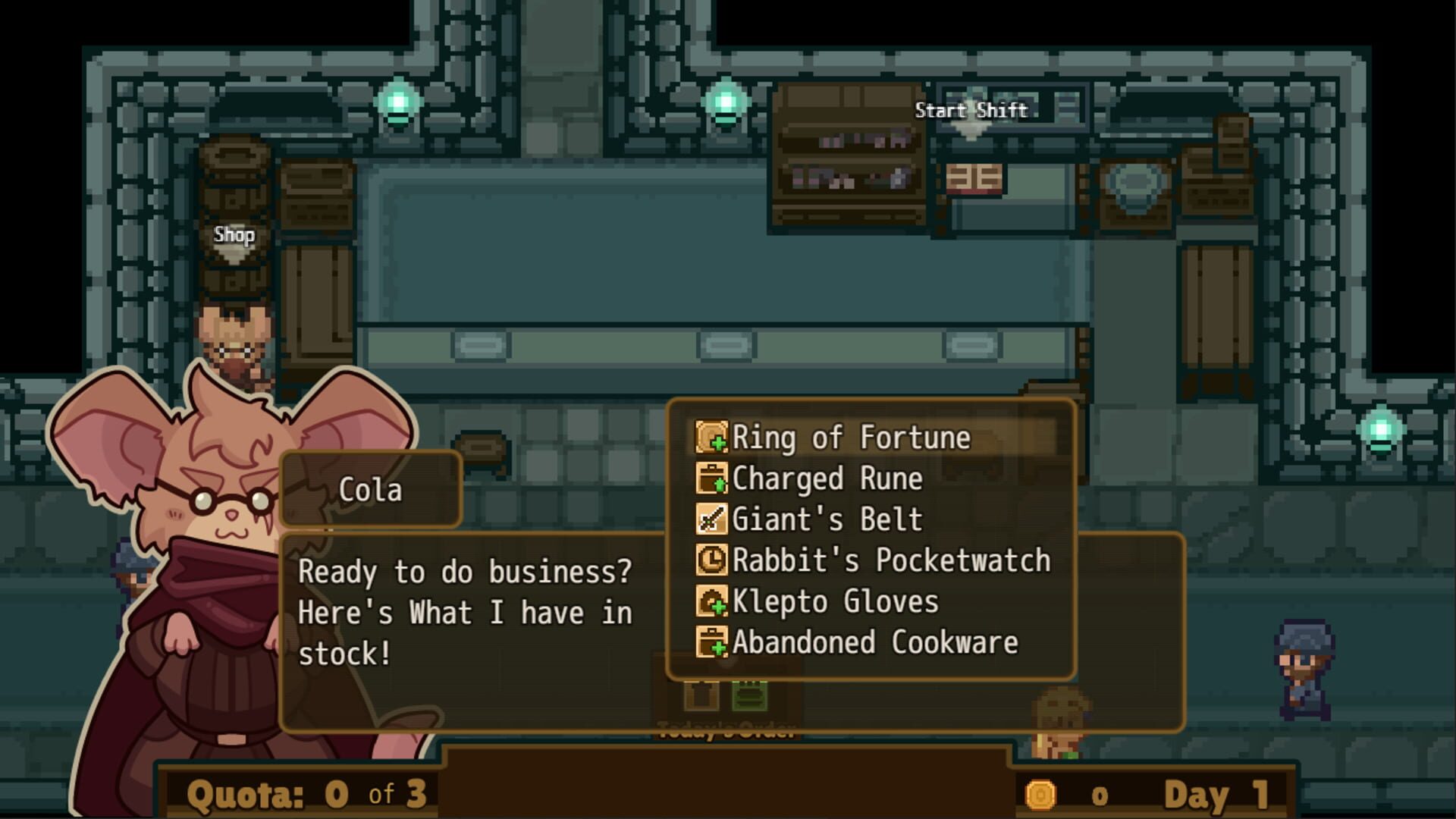
Task: Choose Klepto Gloves in the shop menu
Action: click(x=834, y=601)
